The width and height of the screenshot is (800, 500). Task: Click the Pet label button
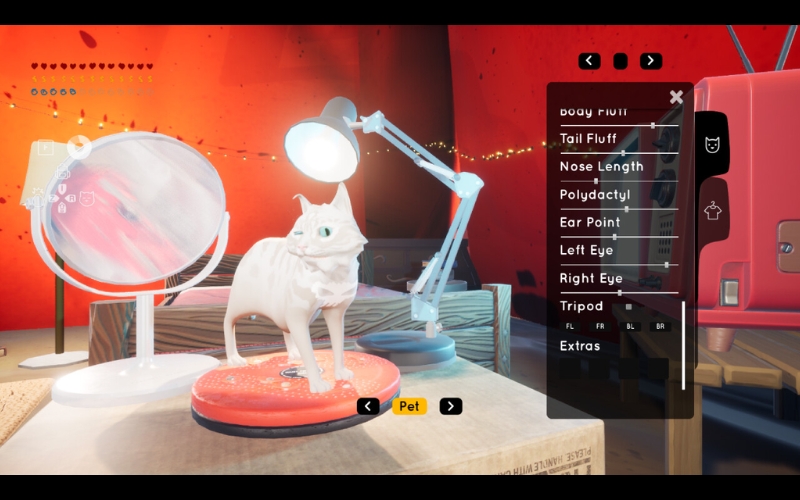point(409,406)
